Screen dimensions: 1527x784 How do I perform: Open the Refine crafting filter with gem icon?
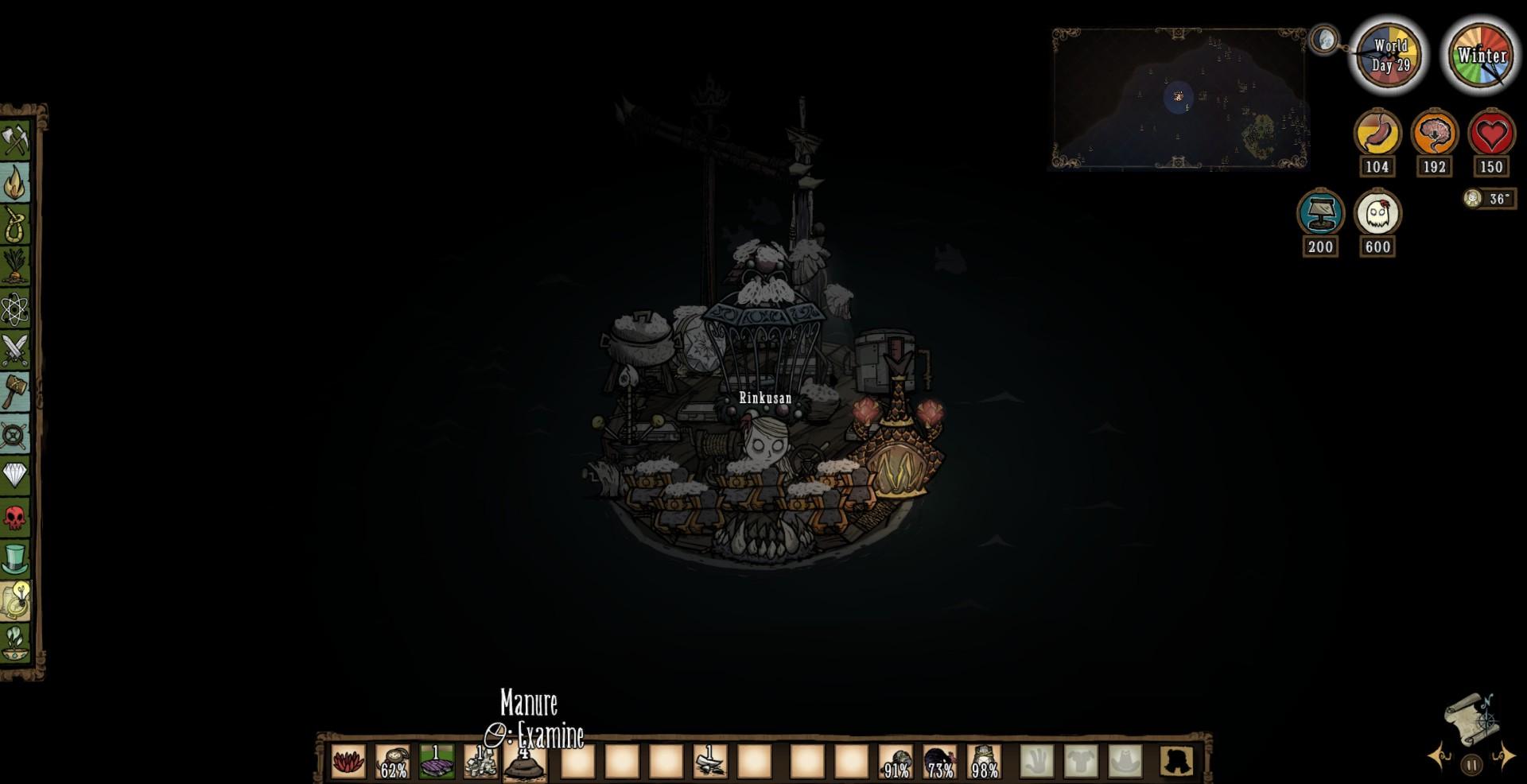[14, 475]
